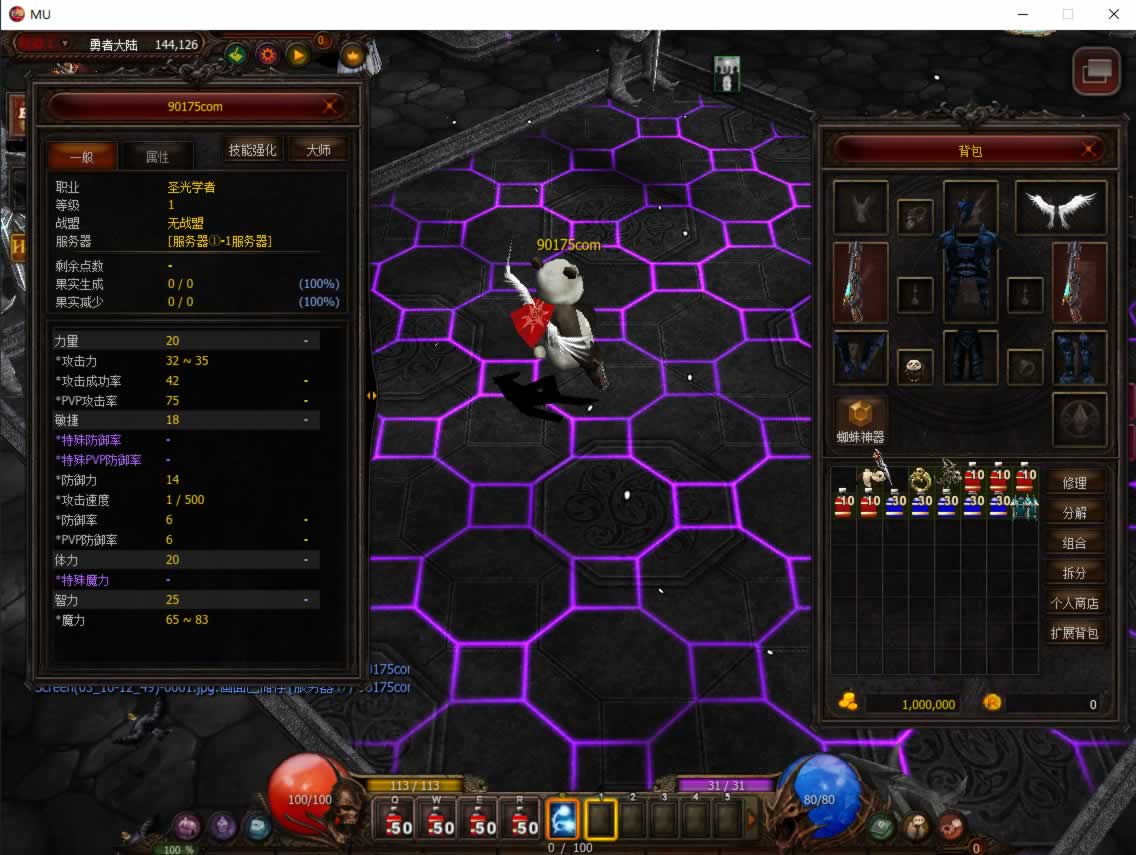The height and width of the screenshot is (855, 1136).
Task: Click the 拆分 split button
Action: coord(1074,573)
